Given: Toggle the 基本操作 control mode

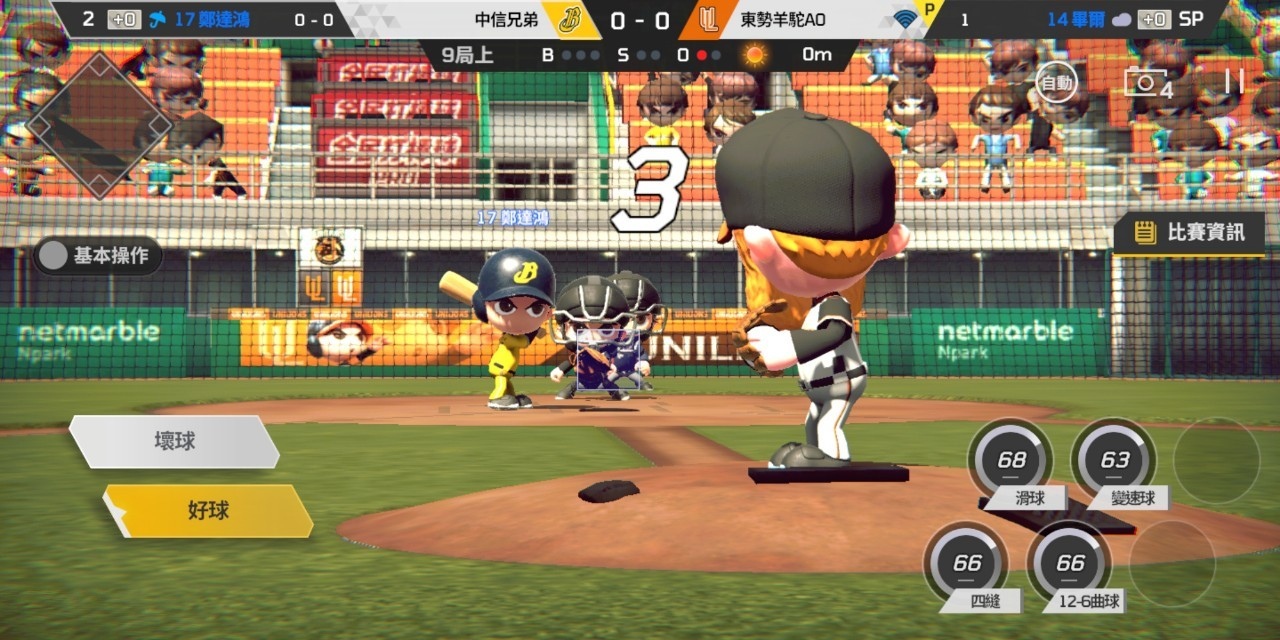Looking at the screenshot, I should [97, 256].
